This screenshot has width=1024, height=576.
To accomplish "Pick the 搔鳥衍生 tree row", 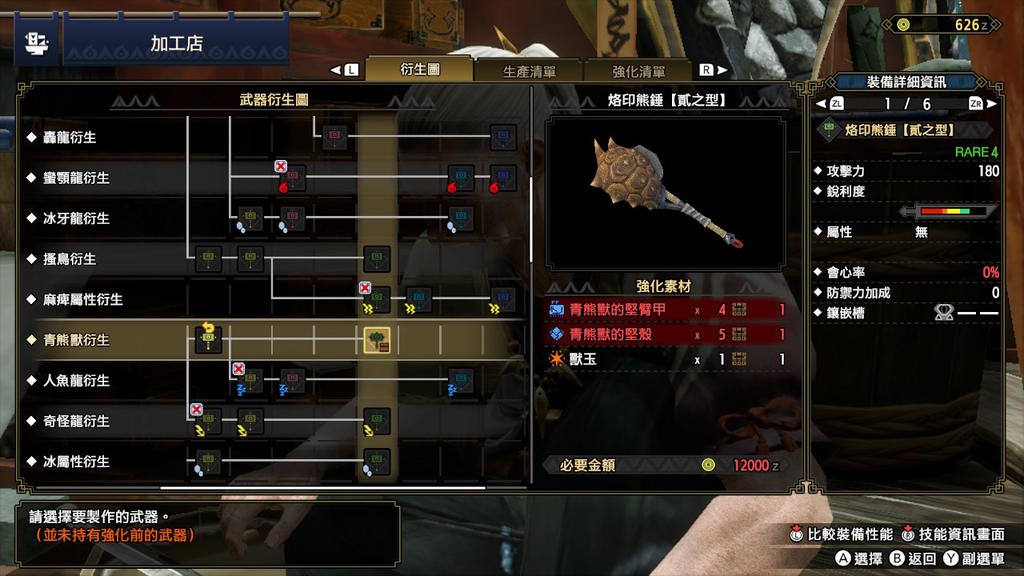I will (70, 259).
